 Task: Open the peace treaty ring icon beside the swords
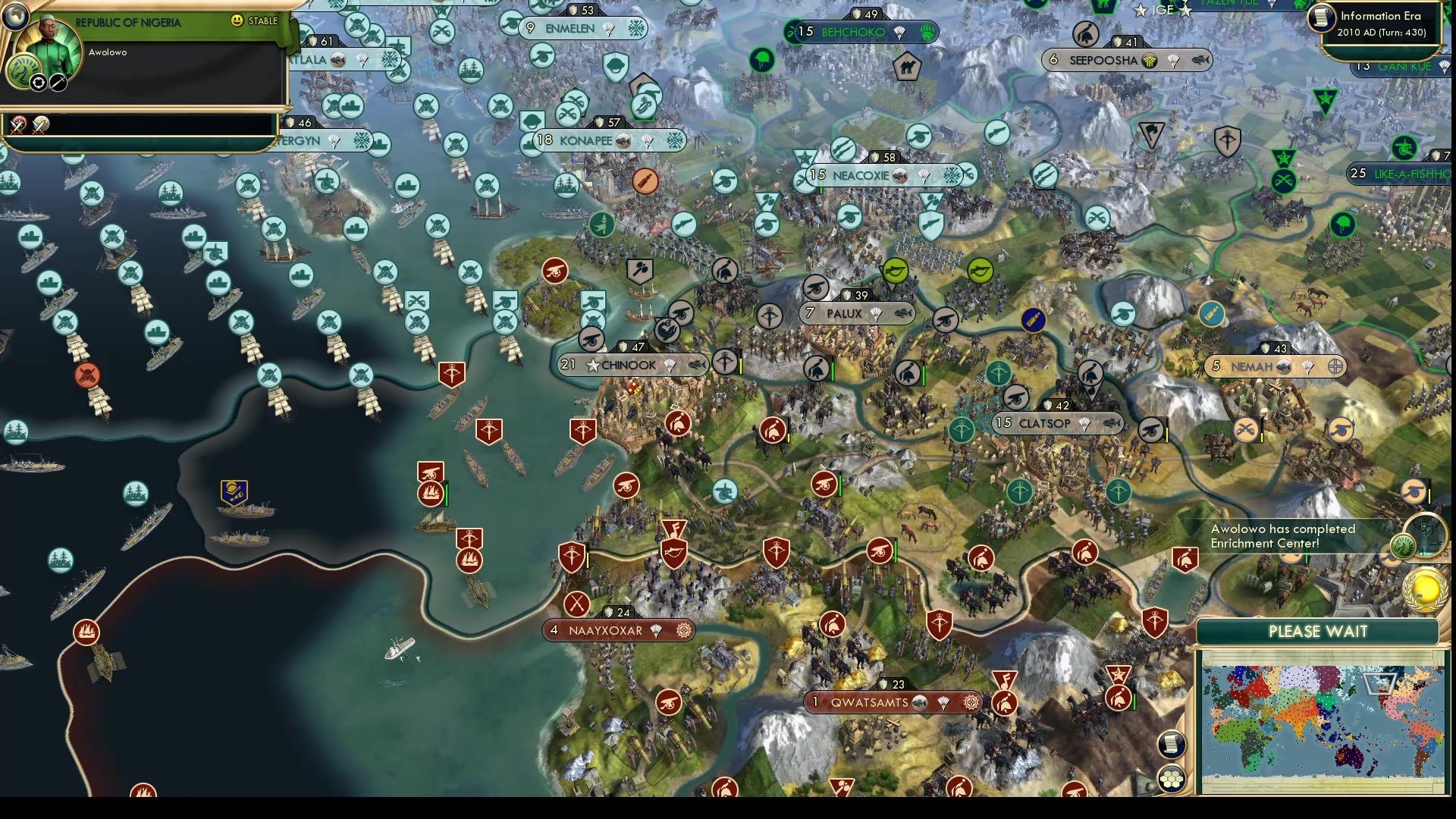click(x=38, y=83)
